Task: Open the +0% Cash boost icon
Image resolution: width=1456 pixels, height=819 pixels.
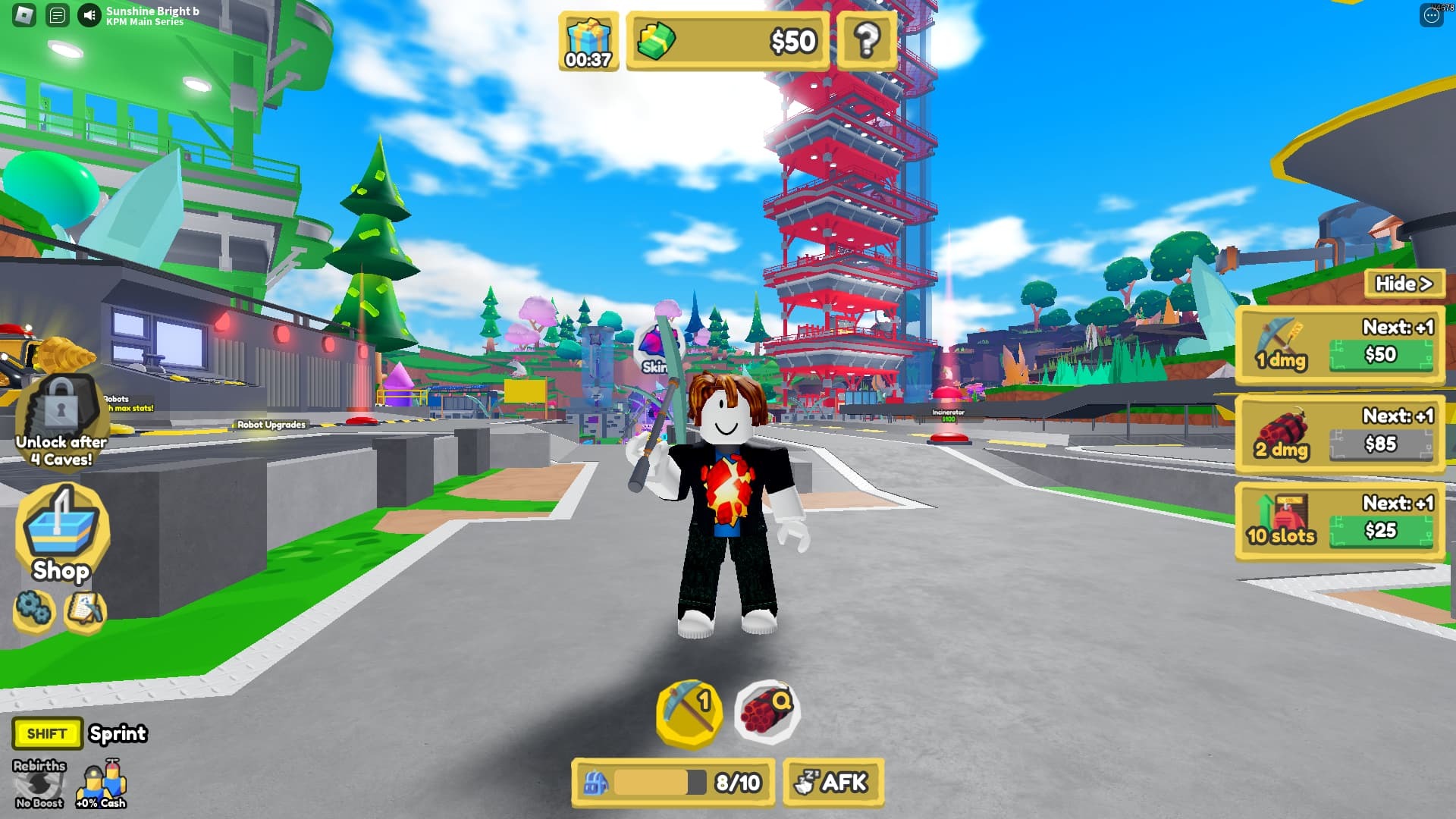Action: tap(101, 784)
